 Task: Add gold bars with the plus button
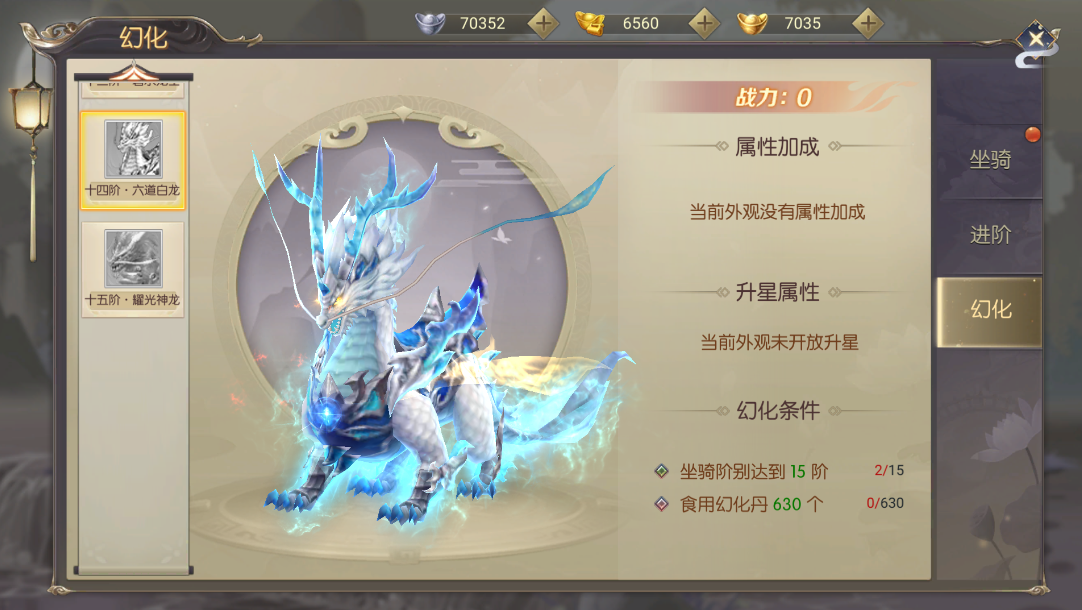click(705, 22)
